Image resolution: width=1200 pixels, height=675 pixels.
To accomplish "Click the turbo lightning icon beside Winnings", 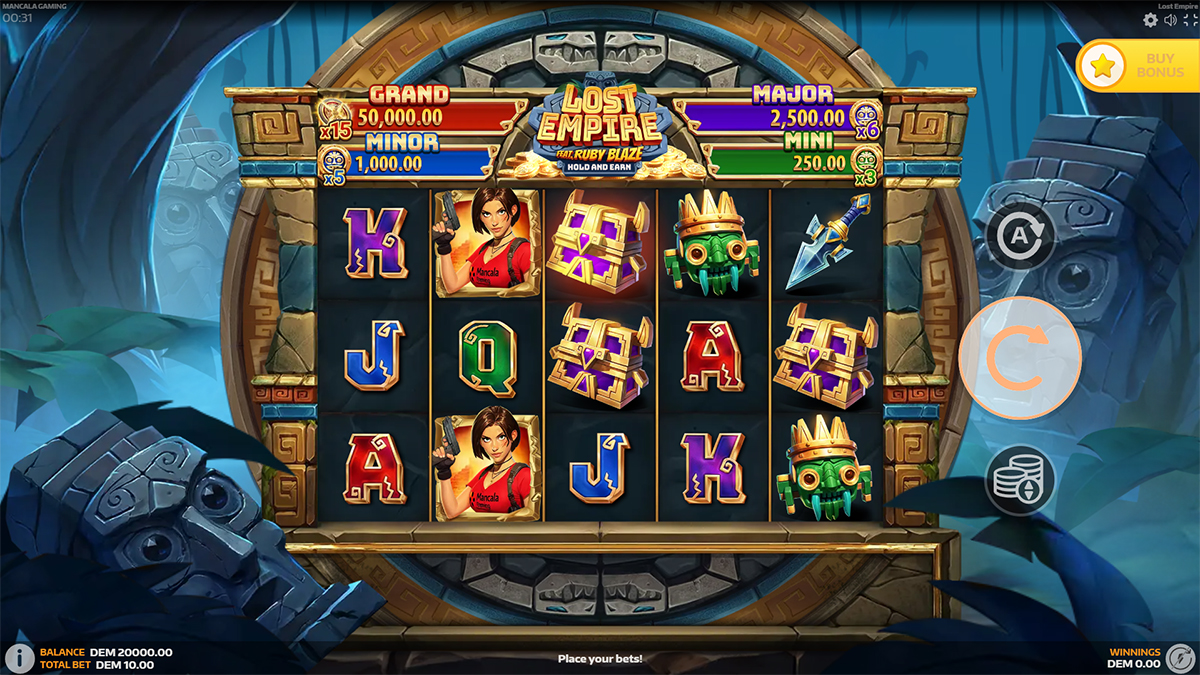I will tap(1179, 657).
